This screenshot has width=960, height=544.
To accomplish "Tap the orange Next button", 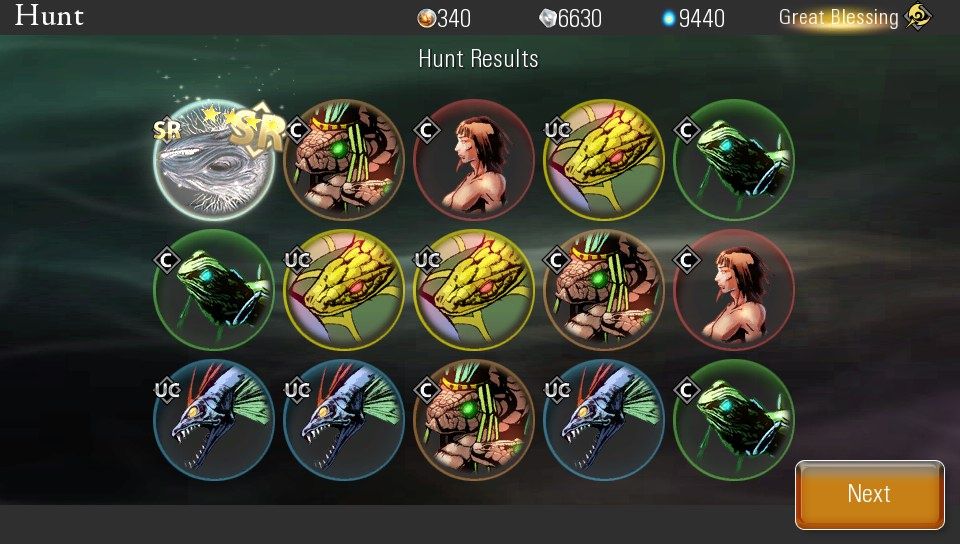I will pyautogui.click(x=869, y=494).
